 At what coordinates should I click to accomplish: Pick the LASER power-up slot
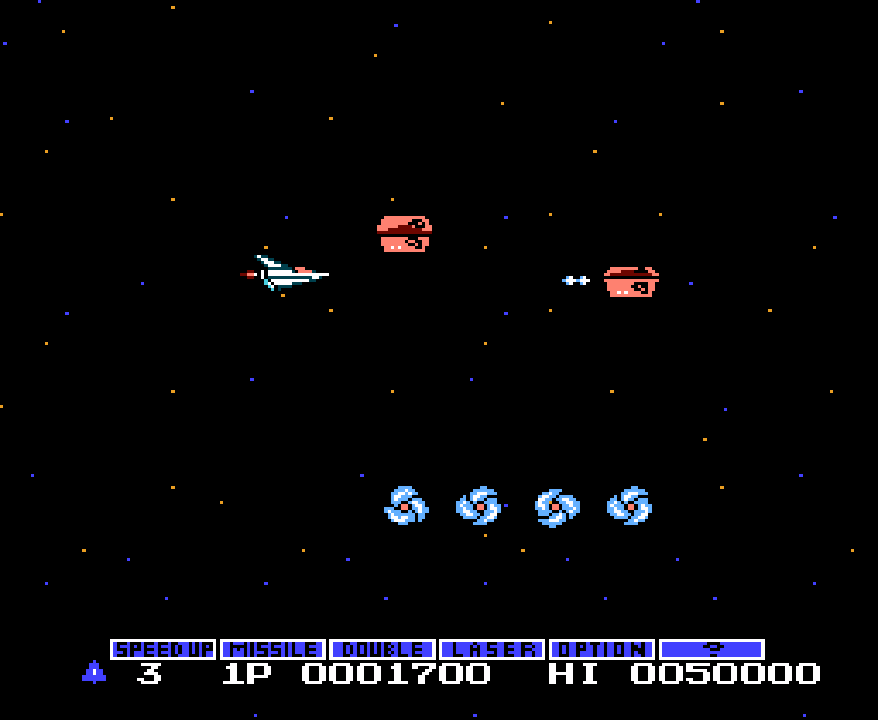492,649
